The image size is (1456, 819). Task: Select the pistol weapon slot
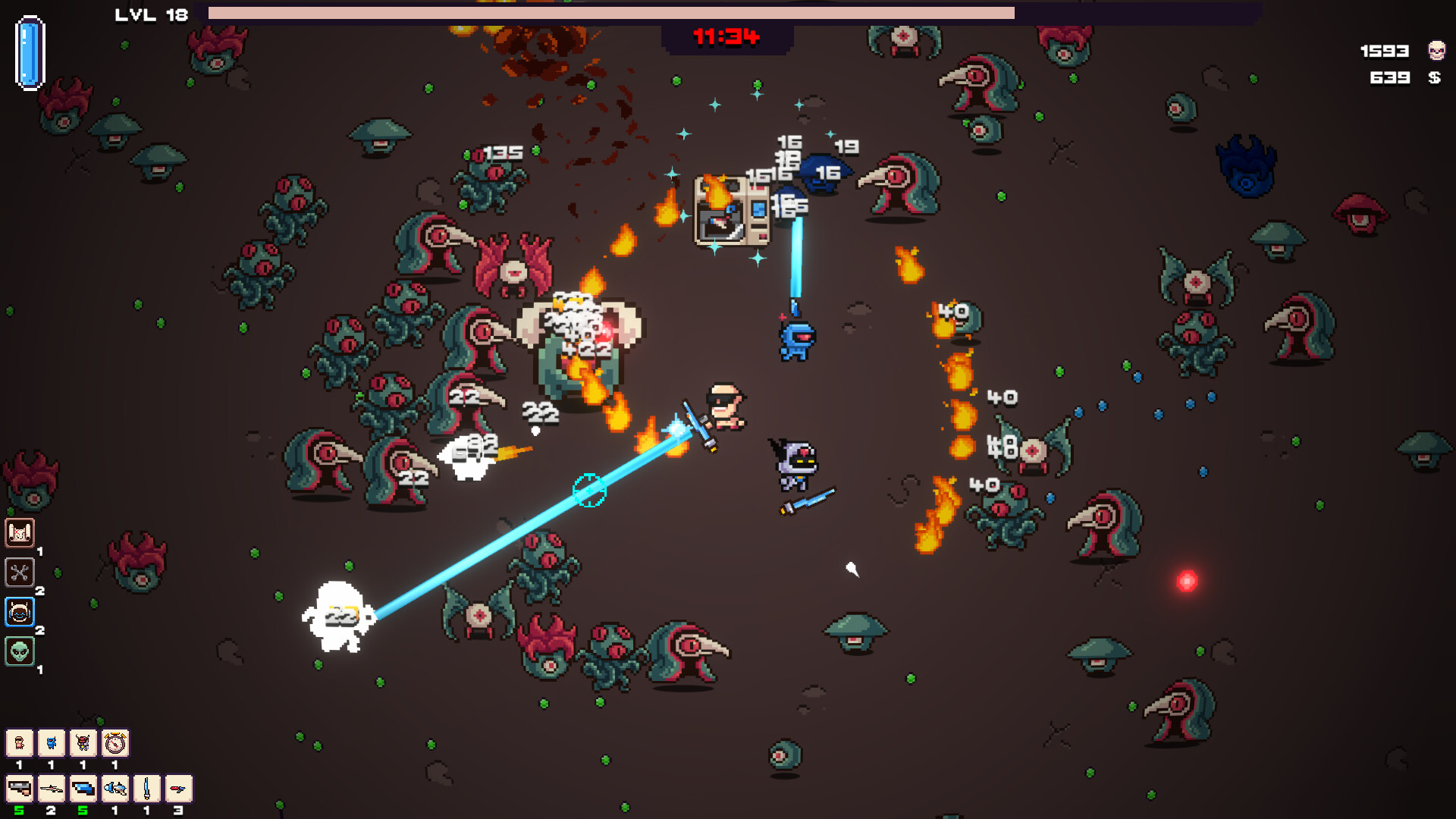tap(20, 789)
